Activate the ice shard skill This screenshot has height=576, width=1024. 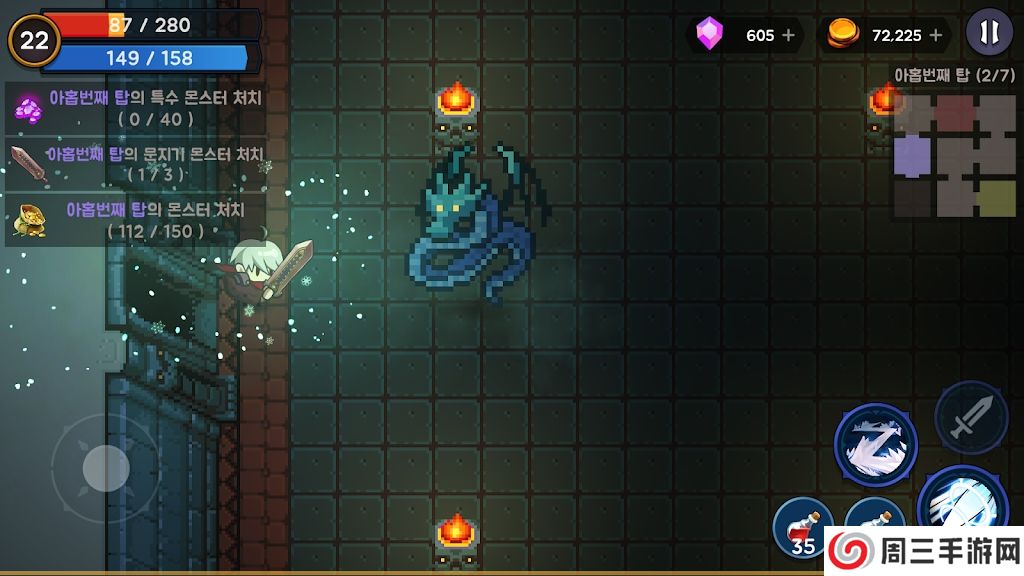click(x=876, y=445)
